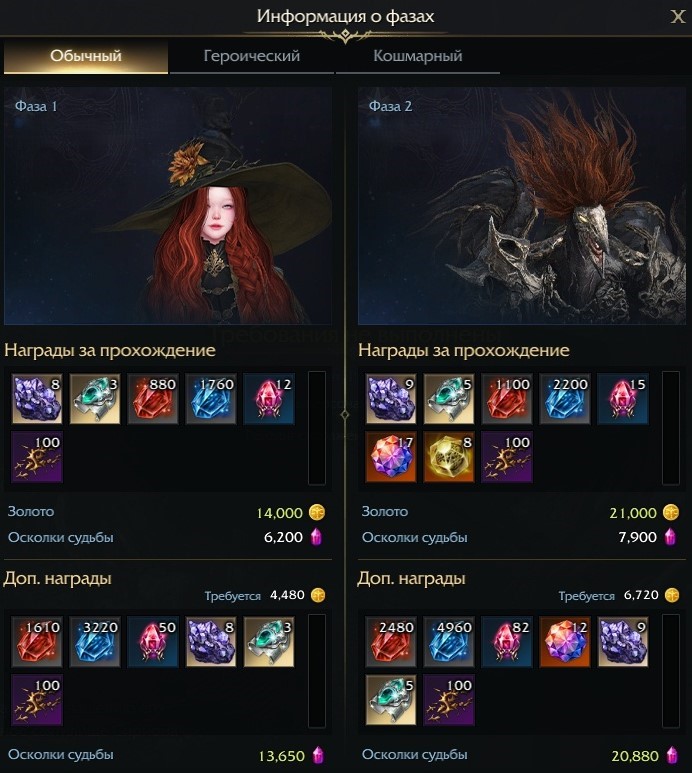Click the rainbow gem reward showing 17

coord(389,455)
